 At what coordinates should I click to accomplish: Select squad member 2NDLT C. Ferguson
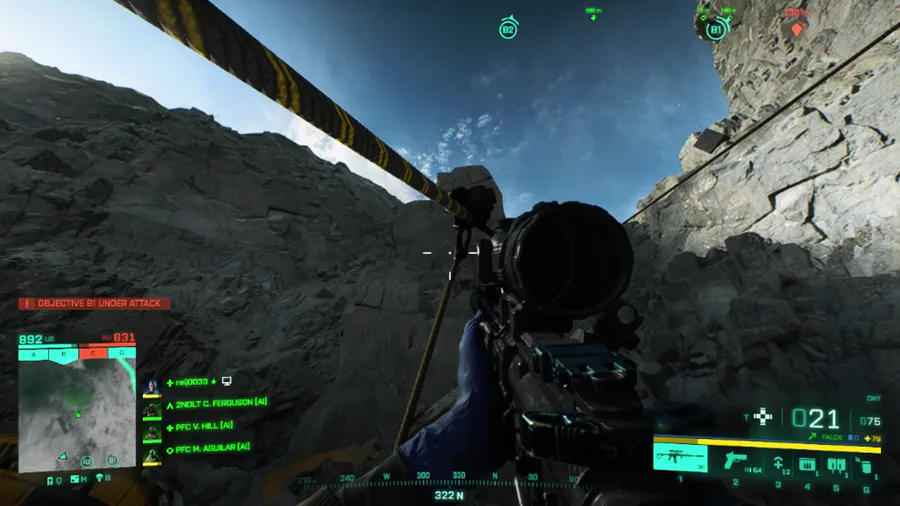(220, 403)
